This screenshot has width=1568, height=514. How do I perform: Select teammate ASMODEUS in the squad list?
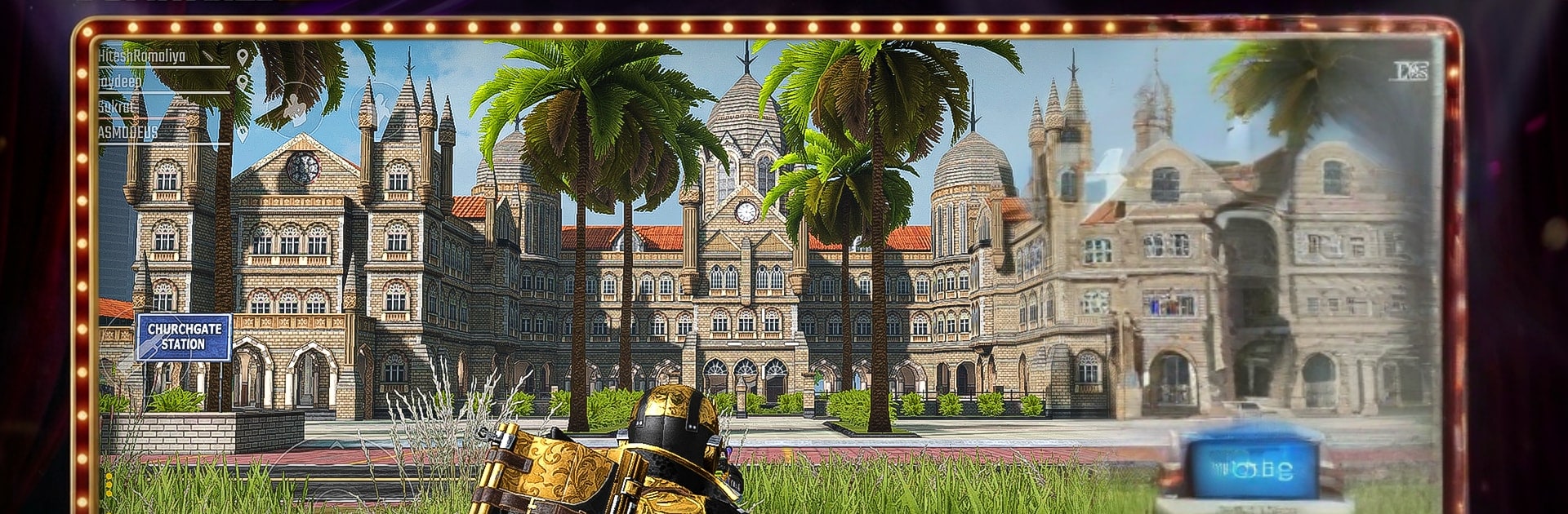point(128,131)
